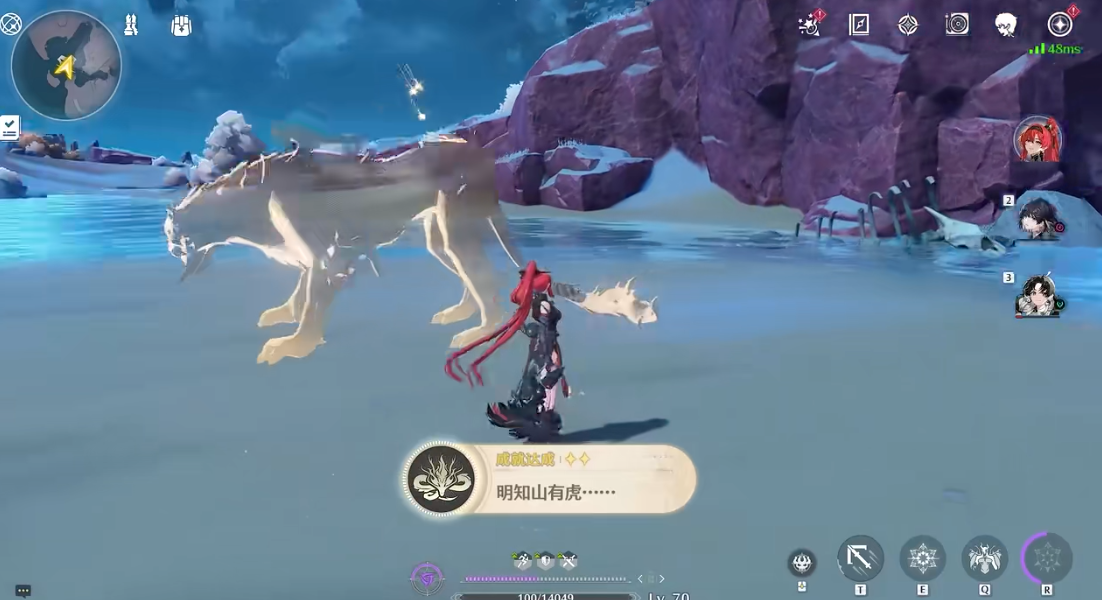
Task: Open the record-player disc icon
Action: [x=957, y=25]
